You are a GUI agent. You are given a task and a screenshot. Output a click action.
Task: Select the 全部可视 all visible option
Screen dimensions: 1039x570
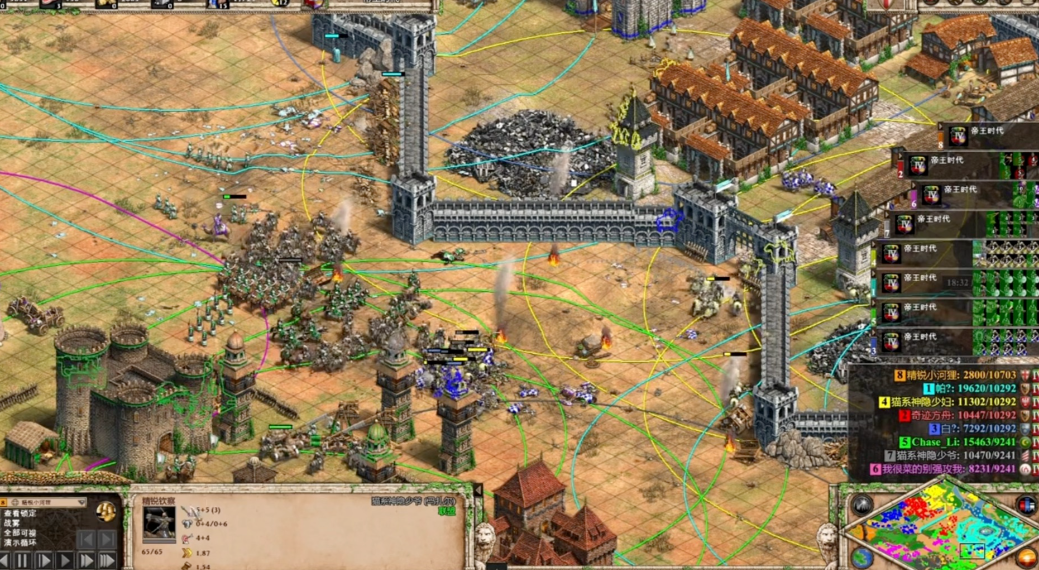coord(20,533)
